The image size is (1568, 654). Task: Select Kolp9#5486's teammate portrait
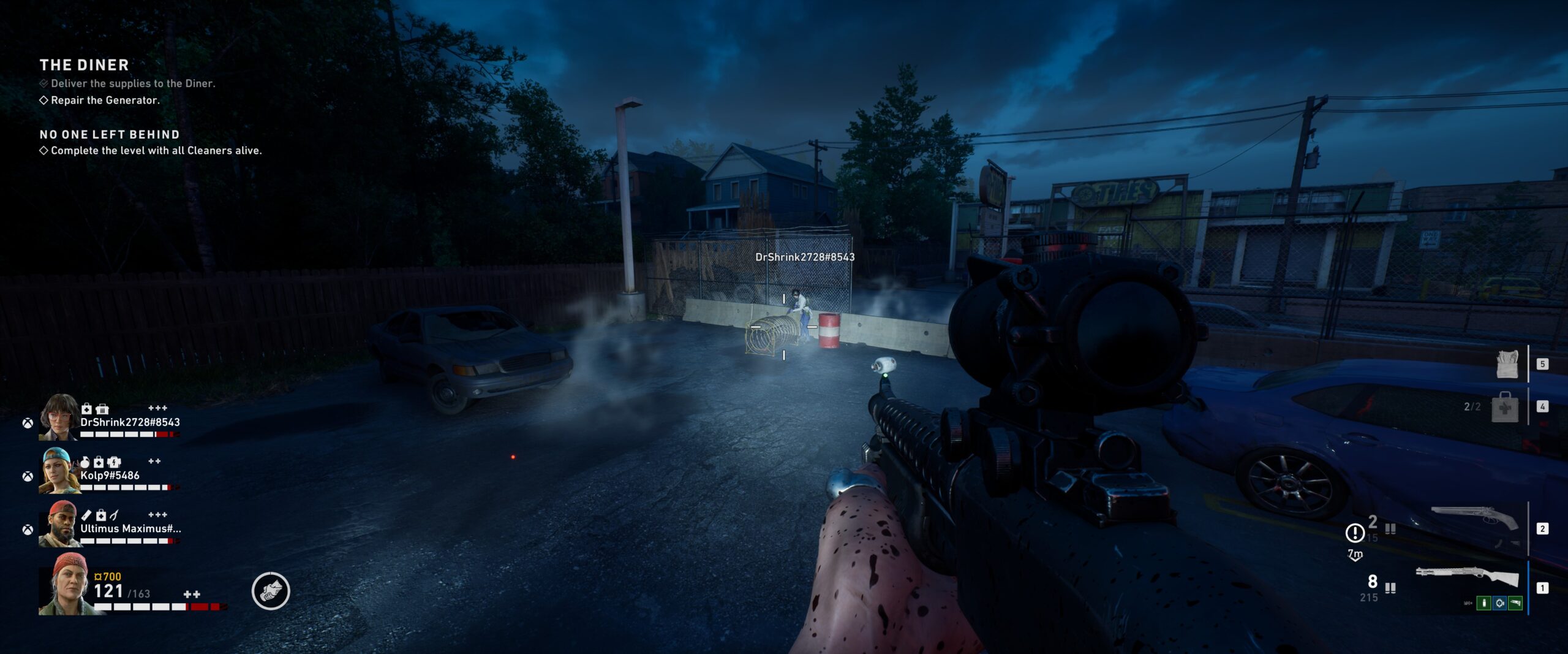(x=58, y=471)
